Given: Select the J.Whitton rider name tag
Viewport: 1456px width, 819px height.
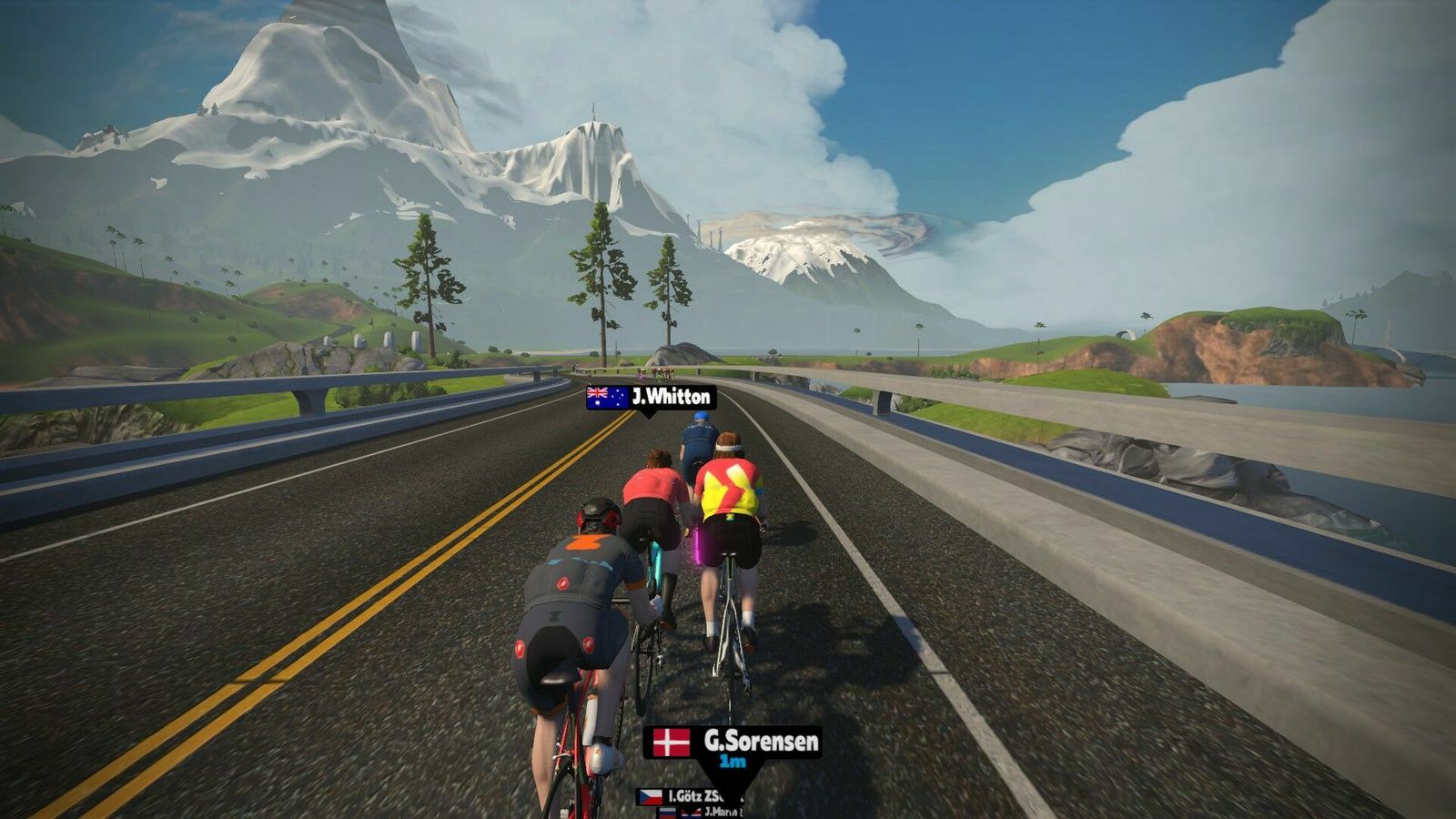Looking at the screenshot, I should [651, 398].
